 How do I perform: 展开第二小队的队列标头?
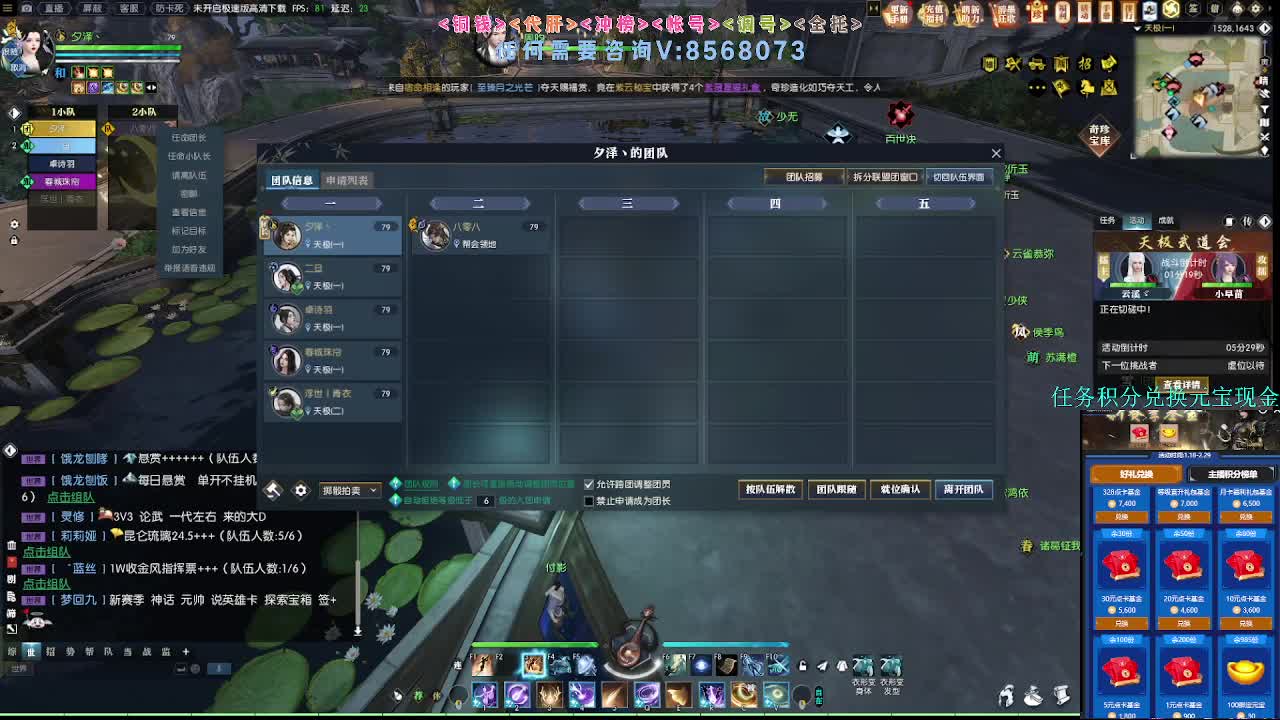(x=478, y=202)
